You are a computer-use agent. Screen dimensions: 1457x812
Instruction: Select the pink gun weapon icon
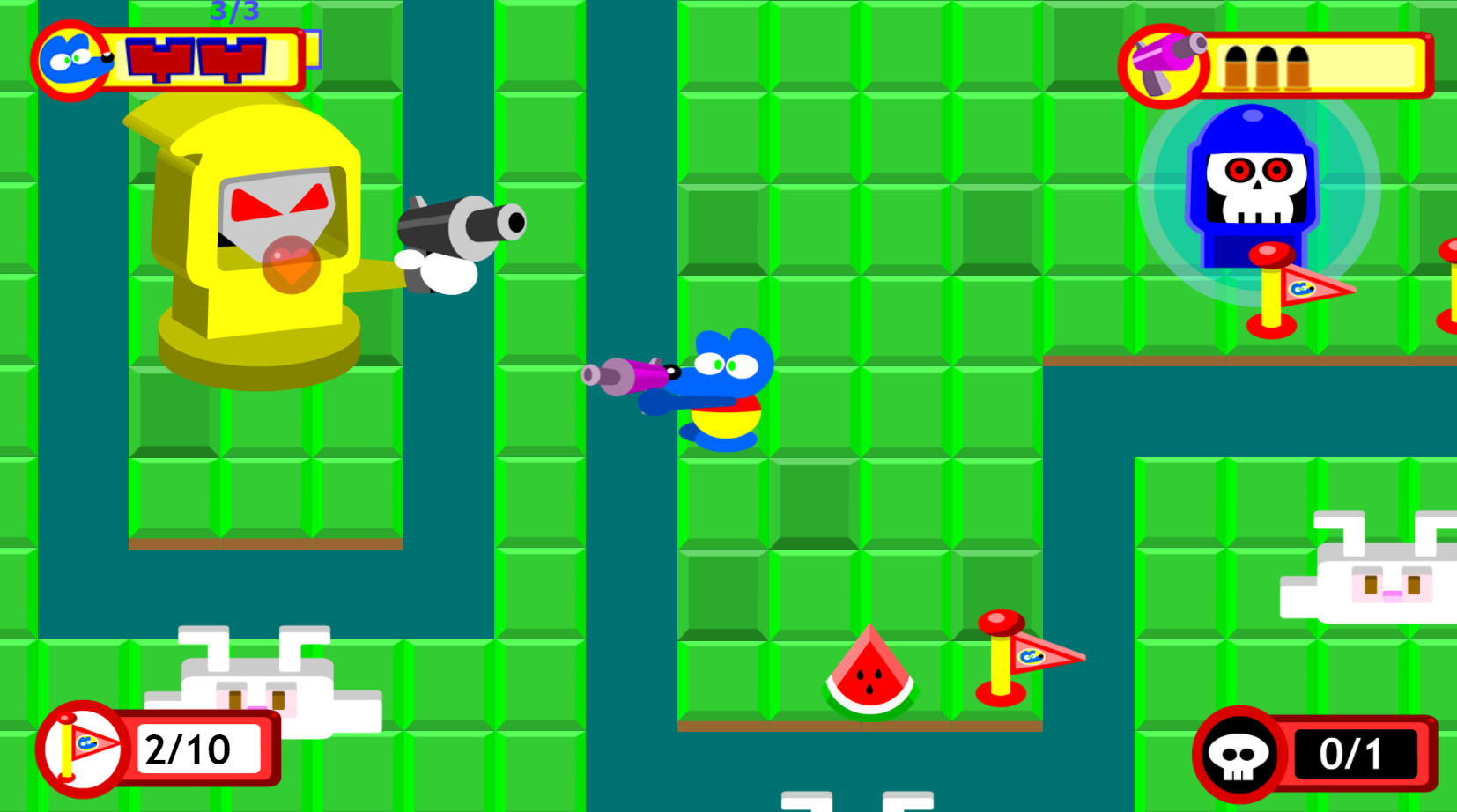(x=1165, y=62)
